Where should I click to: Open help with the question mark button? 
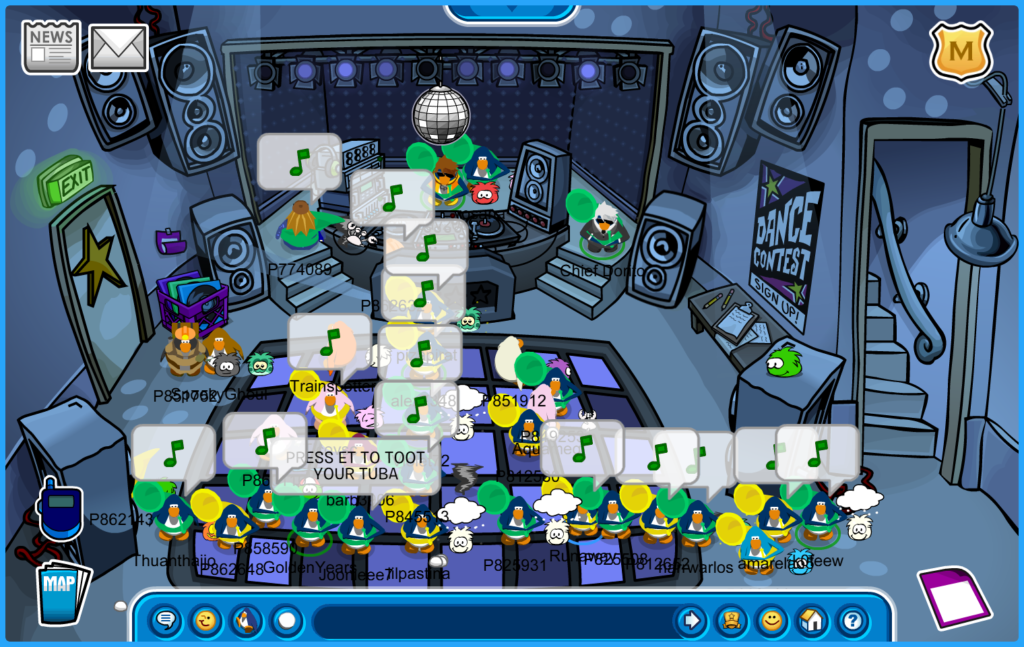tap(851, 621)
